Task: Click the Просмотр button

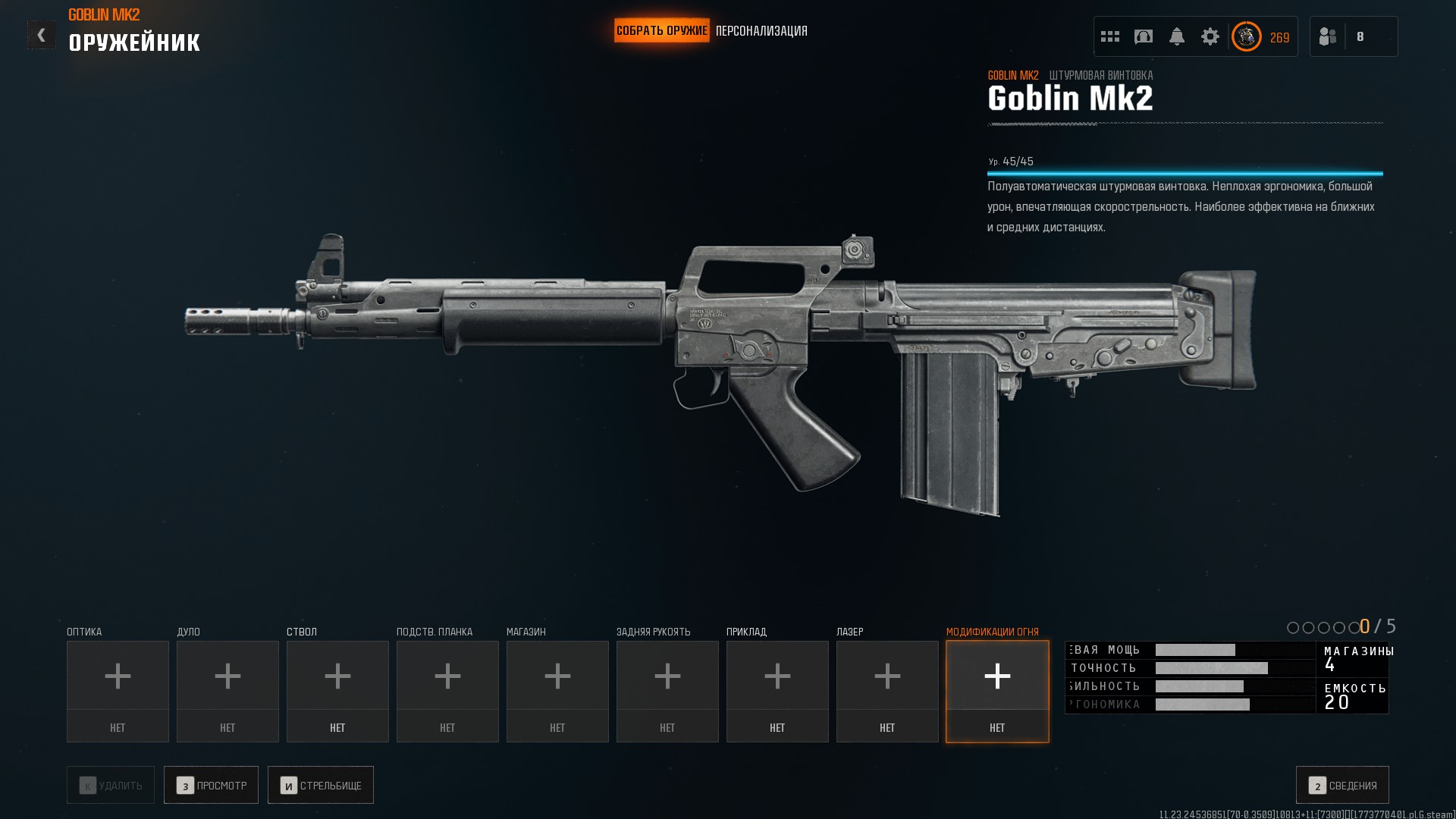Action: coord(211,786)
